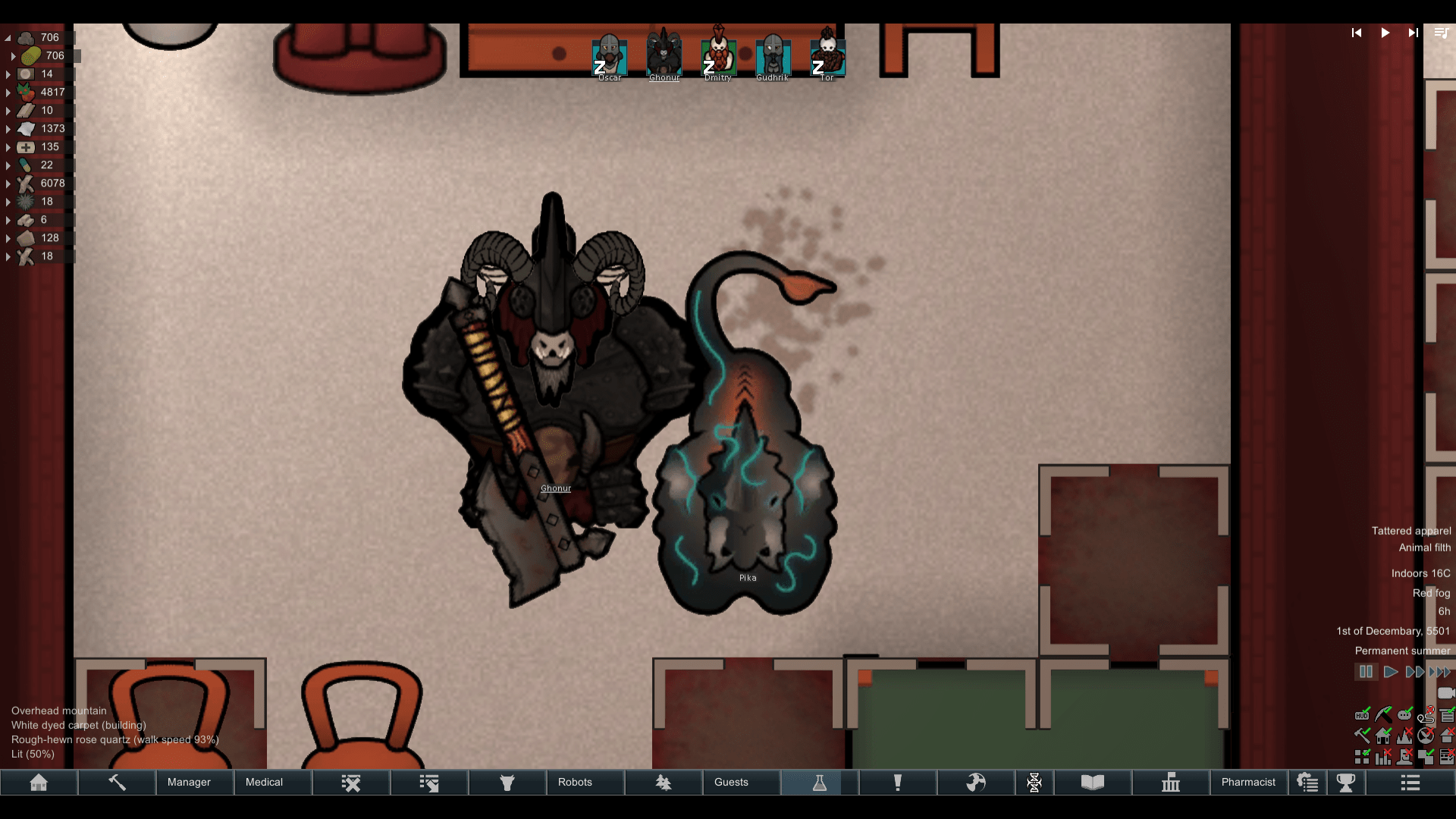Select sleeping colonist Dmitry's portrait
This screenshot has height=819, width=1456.
pyautogui.click(x=718, y=57)
